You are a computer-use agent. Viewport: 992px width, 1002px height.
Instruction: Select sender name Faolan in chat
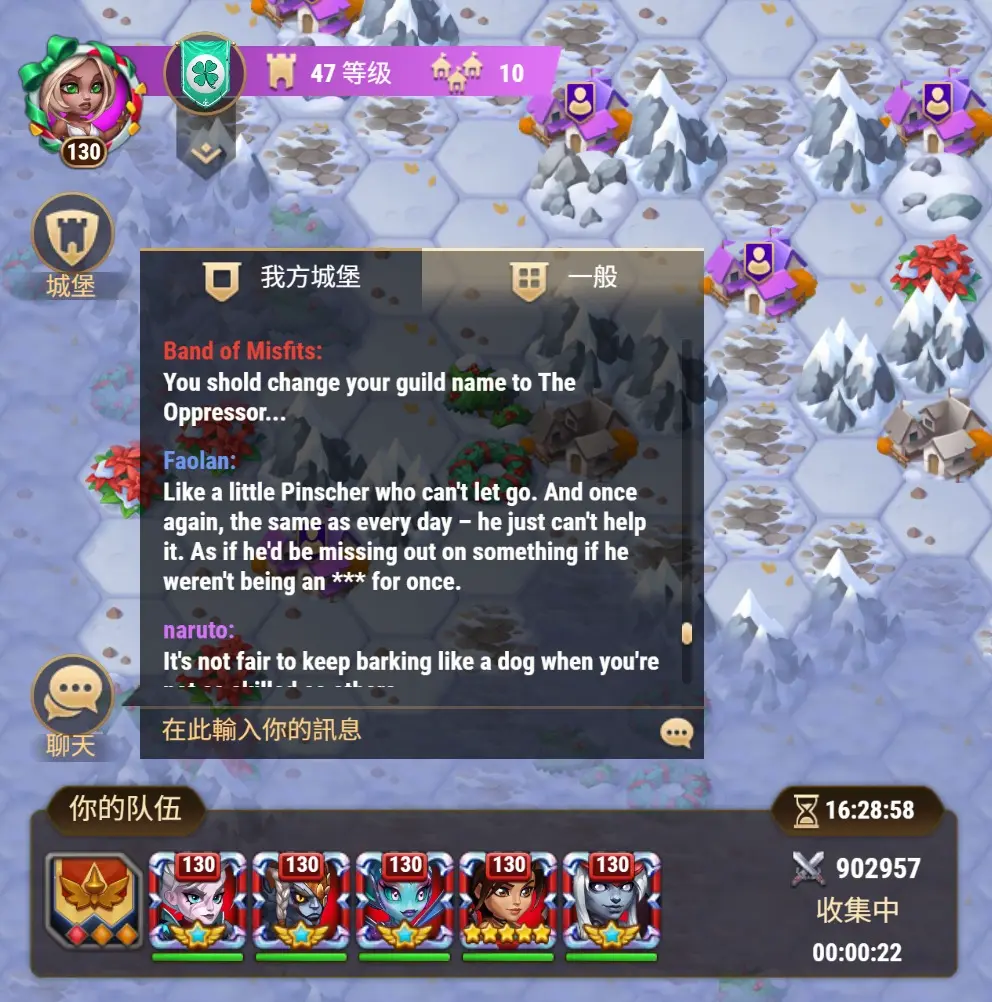pyautogui.click(x=199, y=460)
